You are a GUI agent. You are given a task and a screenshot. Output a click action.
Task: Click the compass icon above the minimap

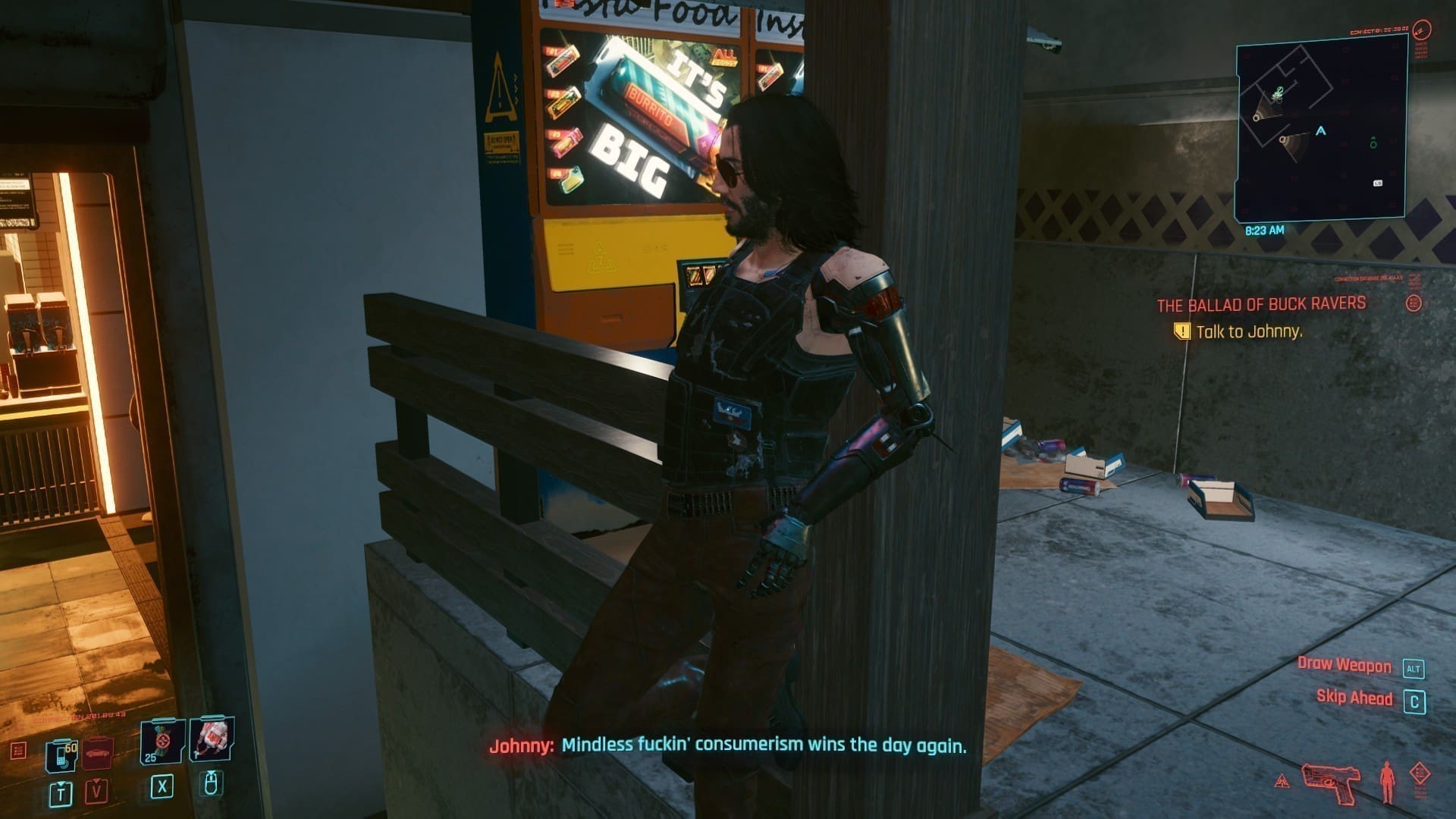[1422, 31]
